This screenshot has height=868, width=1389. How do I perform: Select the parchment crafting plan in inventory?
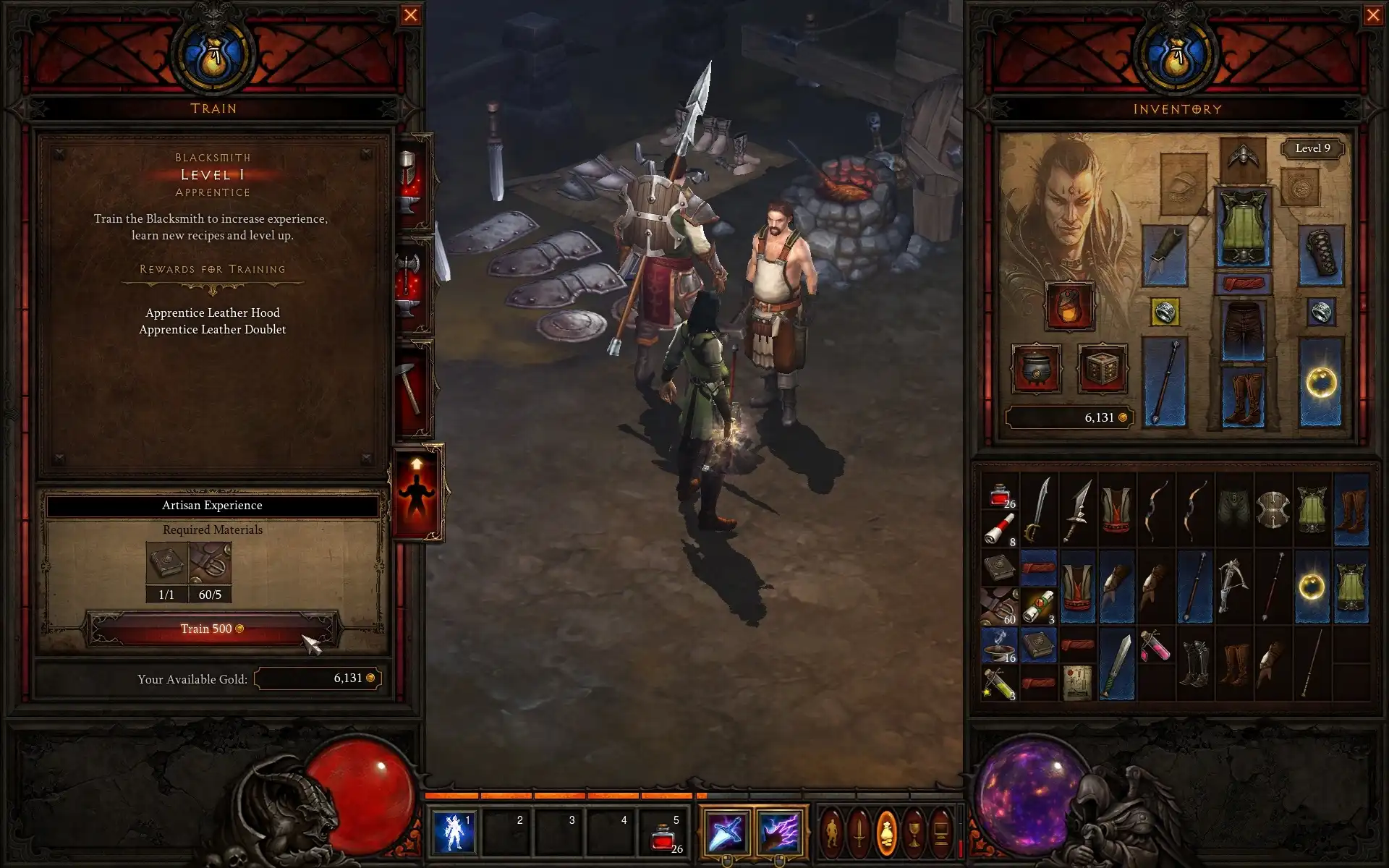coord(1077,681)
